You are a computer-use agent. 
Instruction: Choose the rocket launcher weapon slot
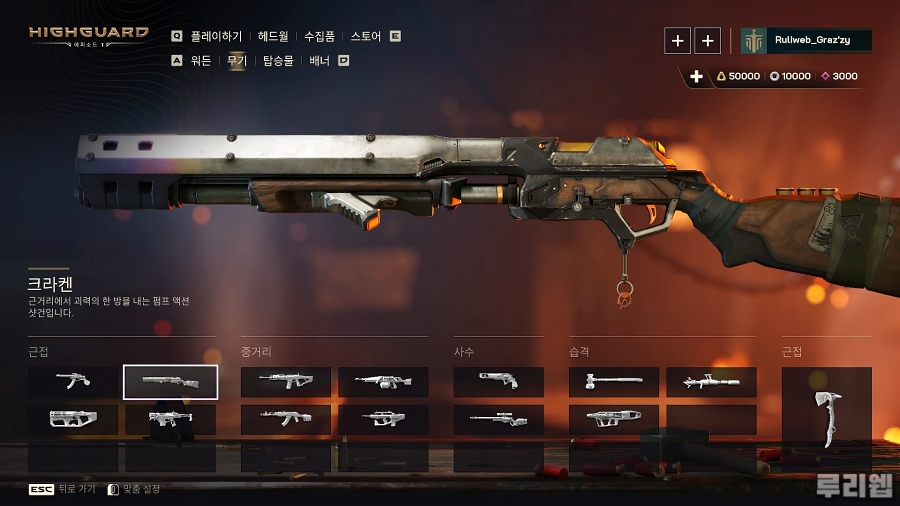(x=711, y=382)
